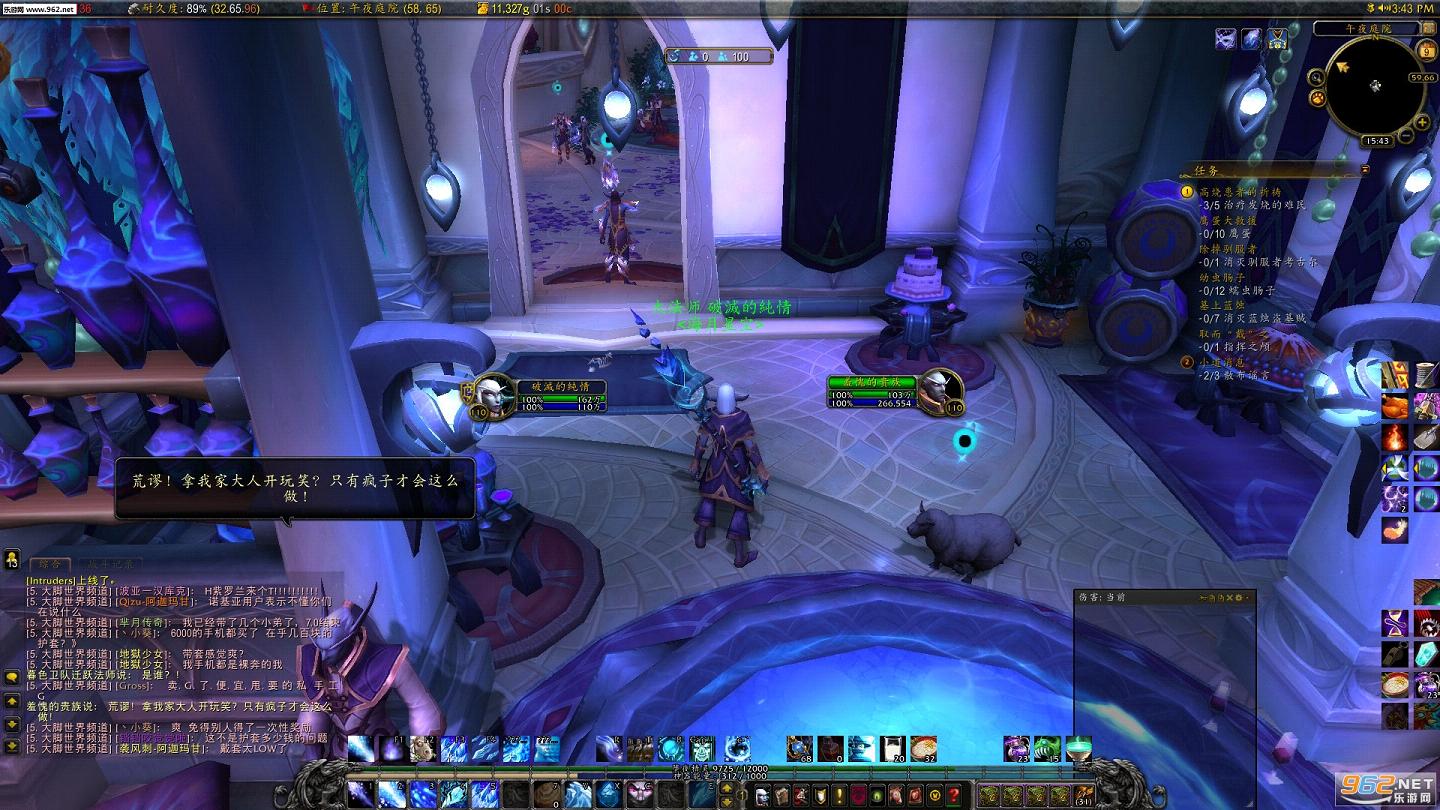This screenshot has height=810, width=1440.
Task: Collapse the 任务 quest tracker
Action: (1366, 171)
